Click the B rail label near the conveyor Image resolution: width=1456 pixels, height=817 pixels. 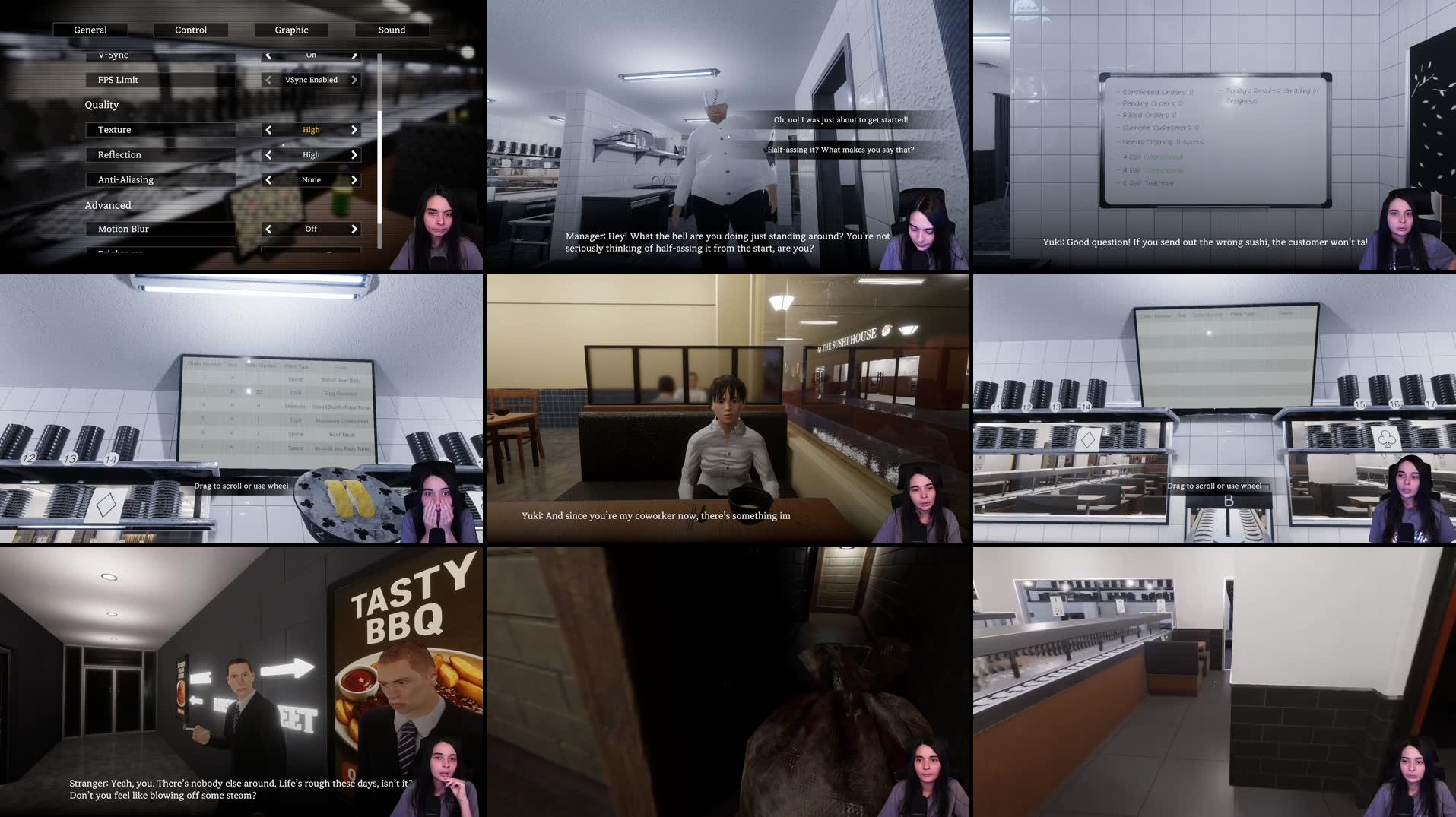[x=1229, y=502]
